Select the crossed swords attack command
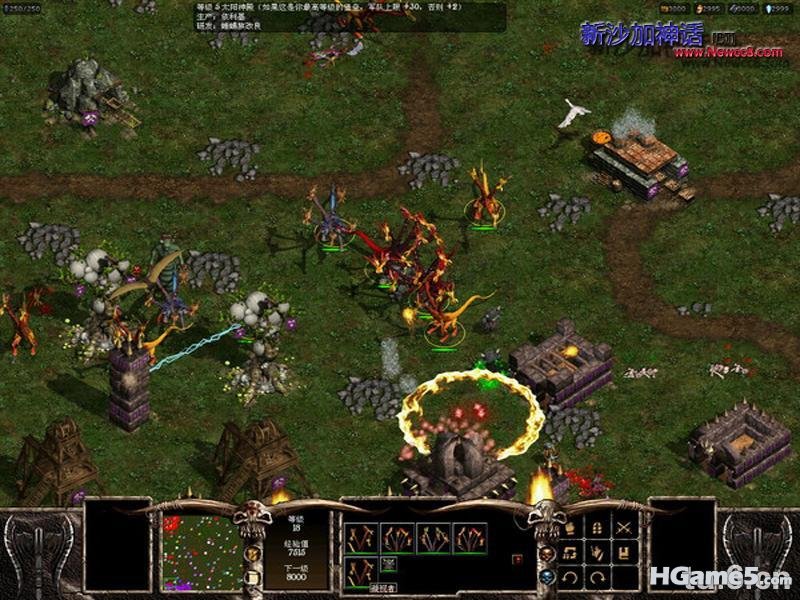 pyautogui.click(x=625, y=529)
